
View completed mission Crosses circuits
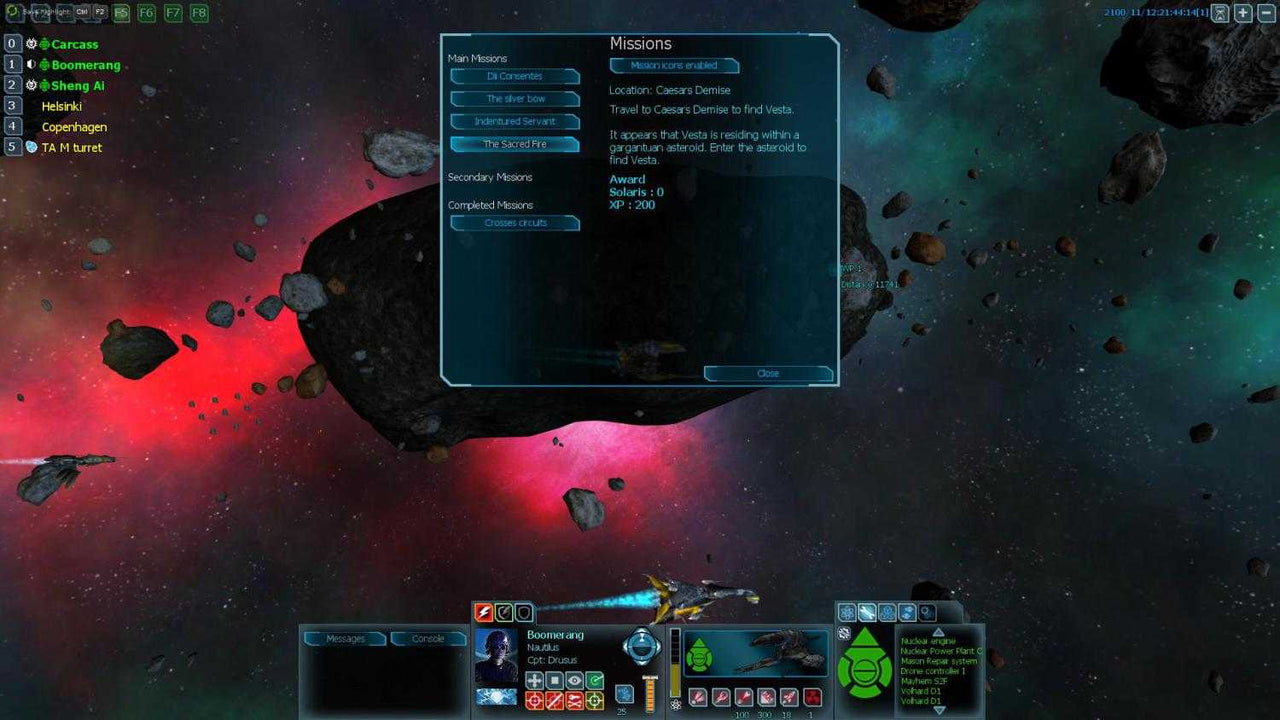[x=515, y=223]
